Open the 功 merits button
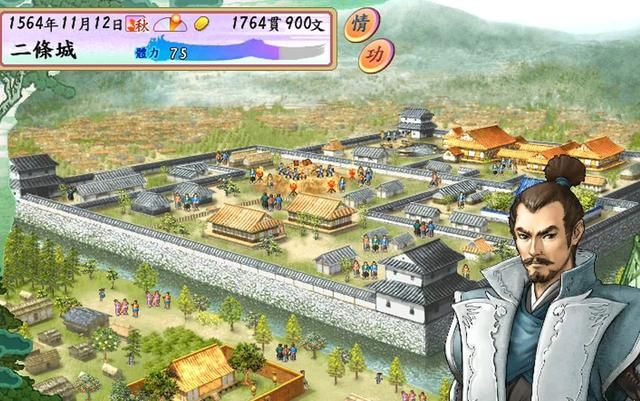 [375, 55]
